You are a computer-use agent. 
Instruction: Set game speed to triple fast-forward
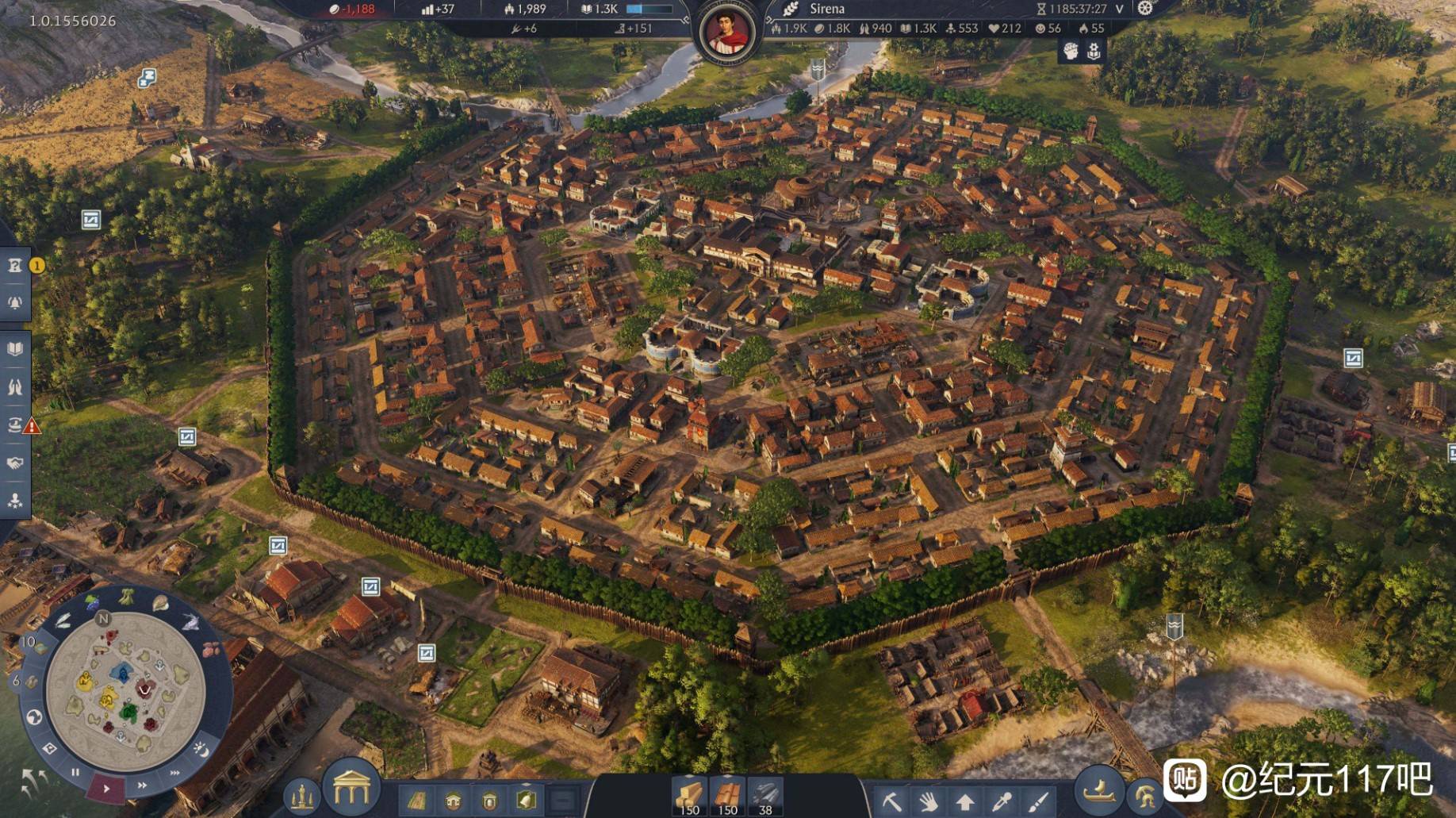tap(174, 773)
